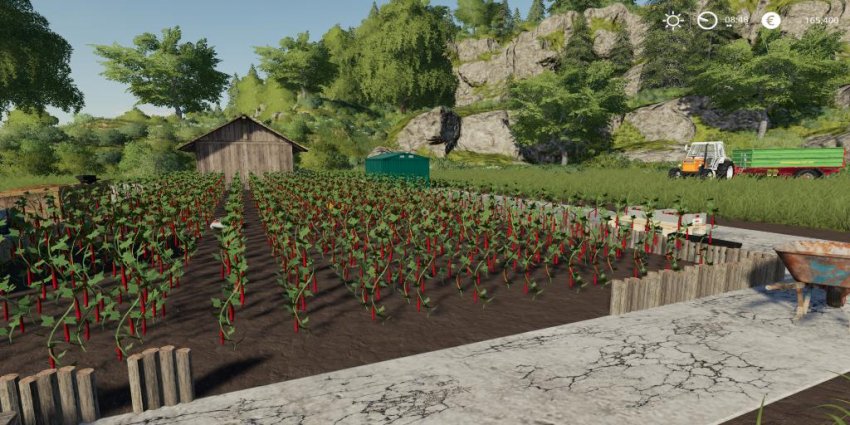Select the clock icon in the HUD

point(707,20)
